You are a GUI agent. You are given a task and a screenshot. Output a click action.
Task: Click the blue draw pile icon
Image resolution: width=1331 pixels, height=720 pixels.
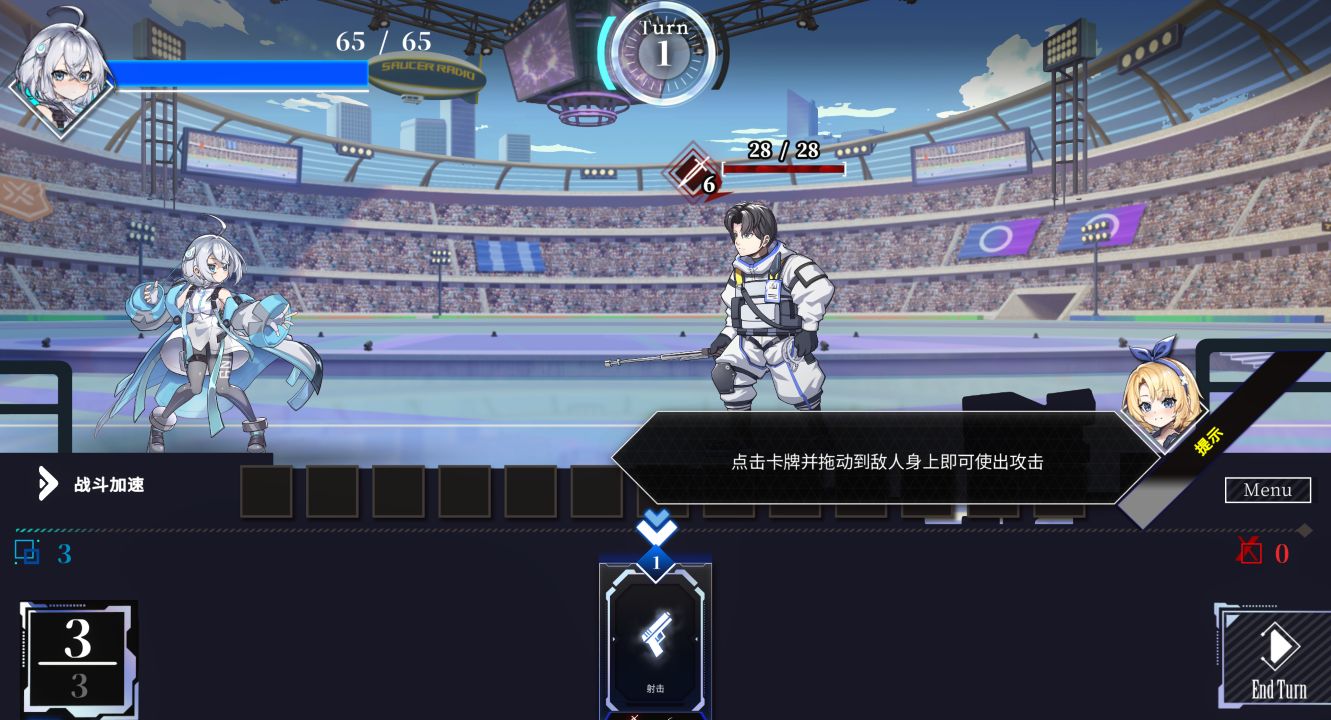click(x=28, y=553)
